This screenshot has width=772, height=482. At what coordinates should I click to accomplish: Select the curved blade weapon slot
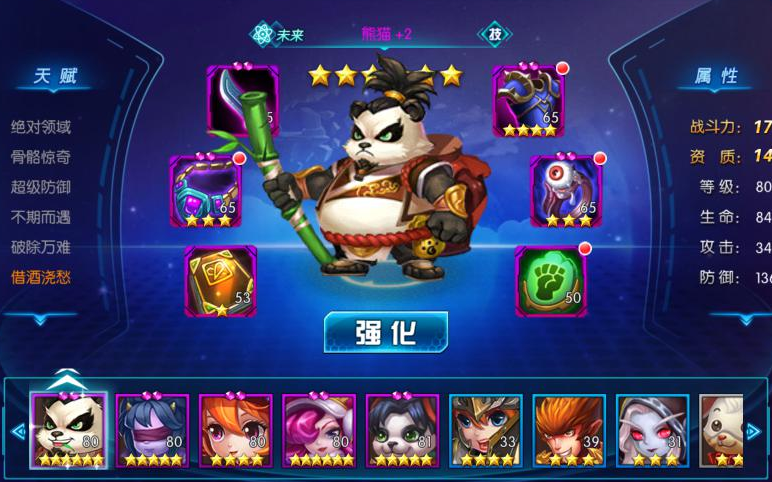(x=243, y=101)
